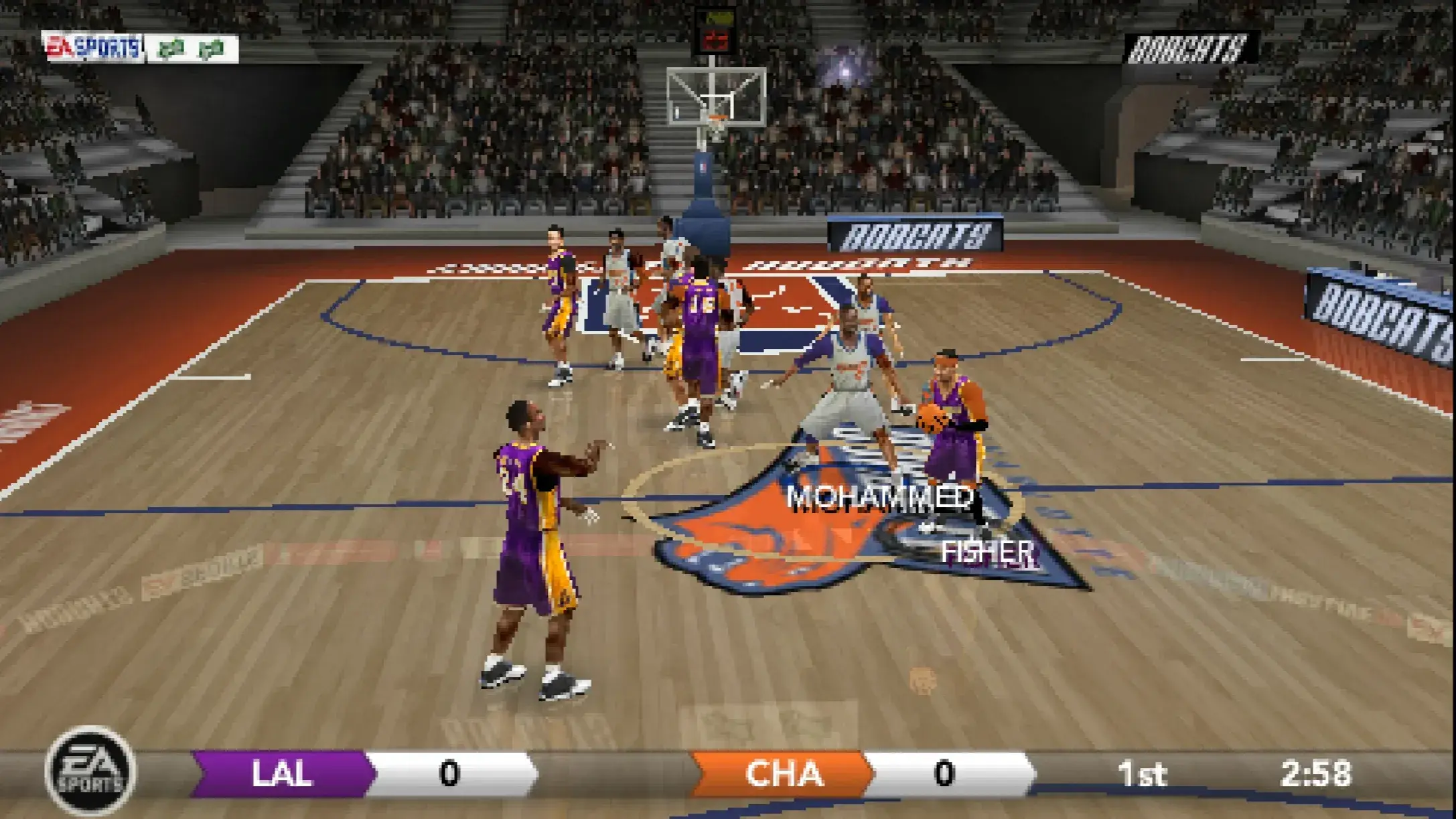Select the purple LAL team label
1456x819 pixels.
point(281,773)
